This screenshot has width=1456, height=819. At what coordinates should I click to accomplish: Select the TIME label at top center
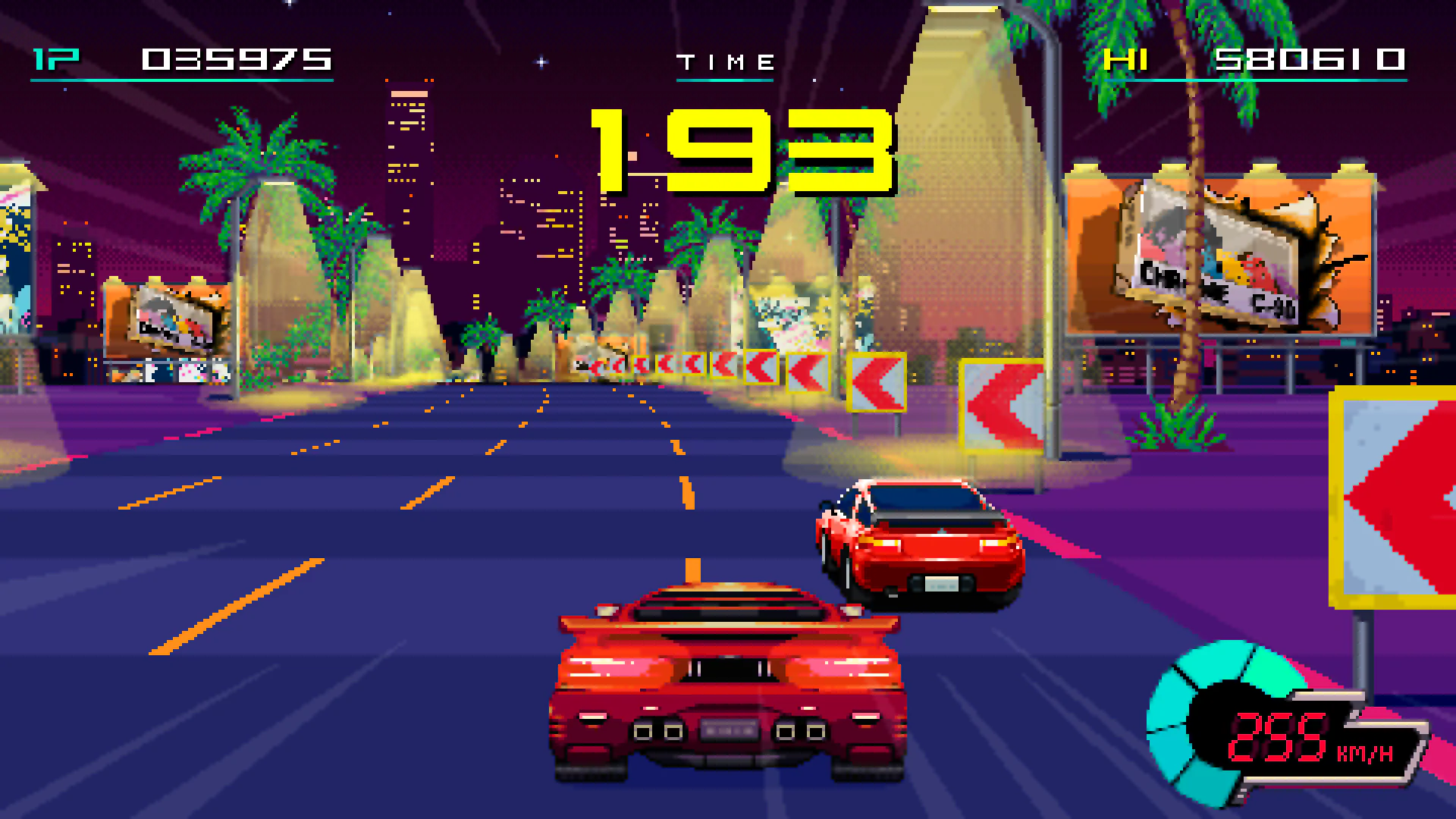726,61
